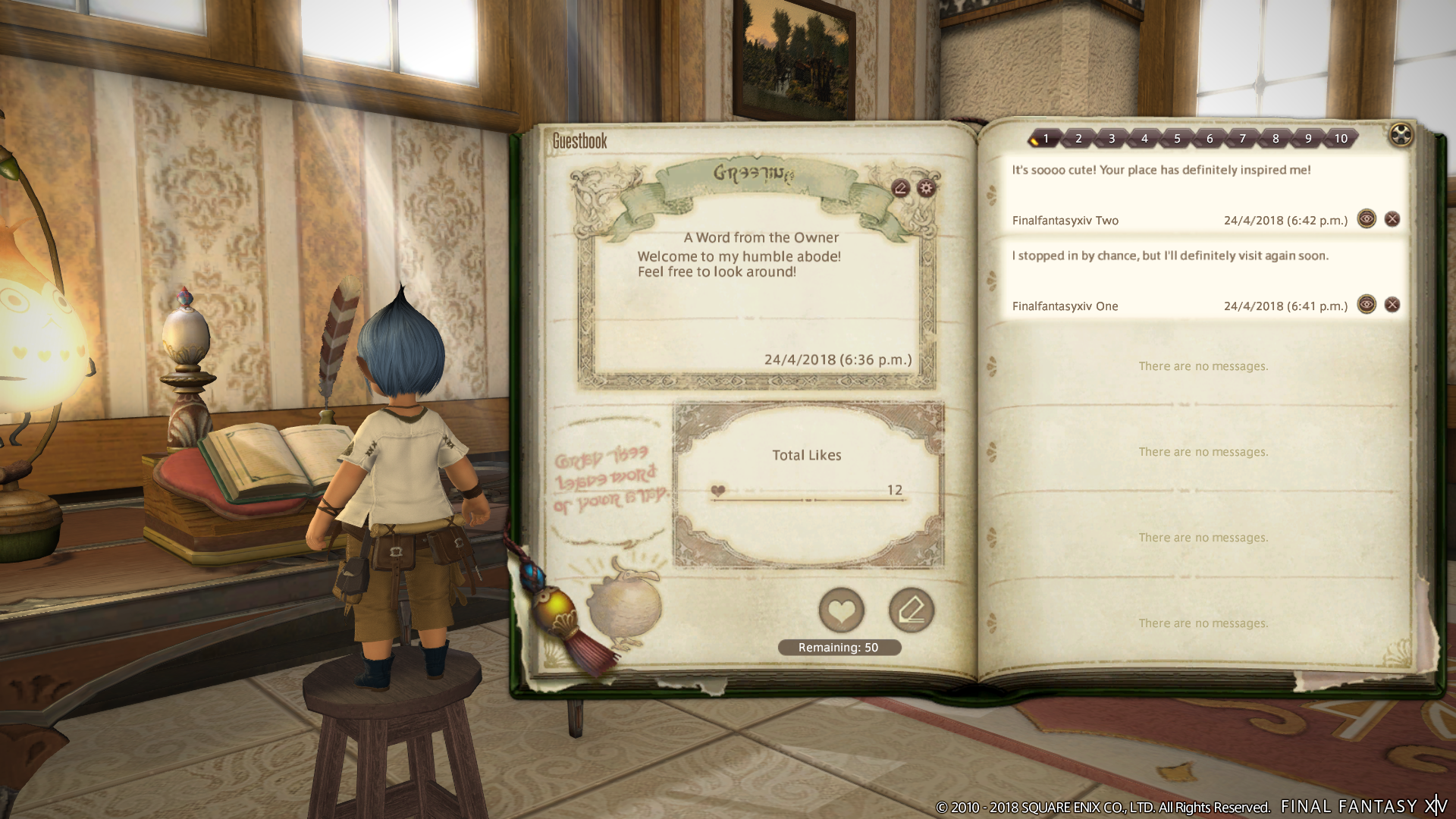The image size is (1456, 819).
Task: Edit the owner's greeting message
Action: tap(901, 188)
